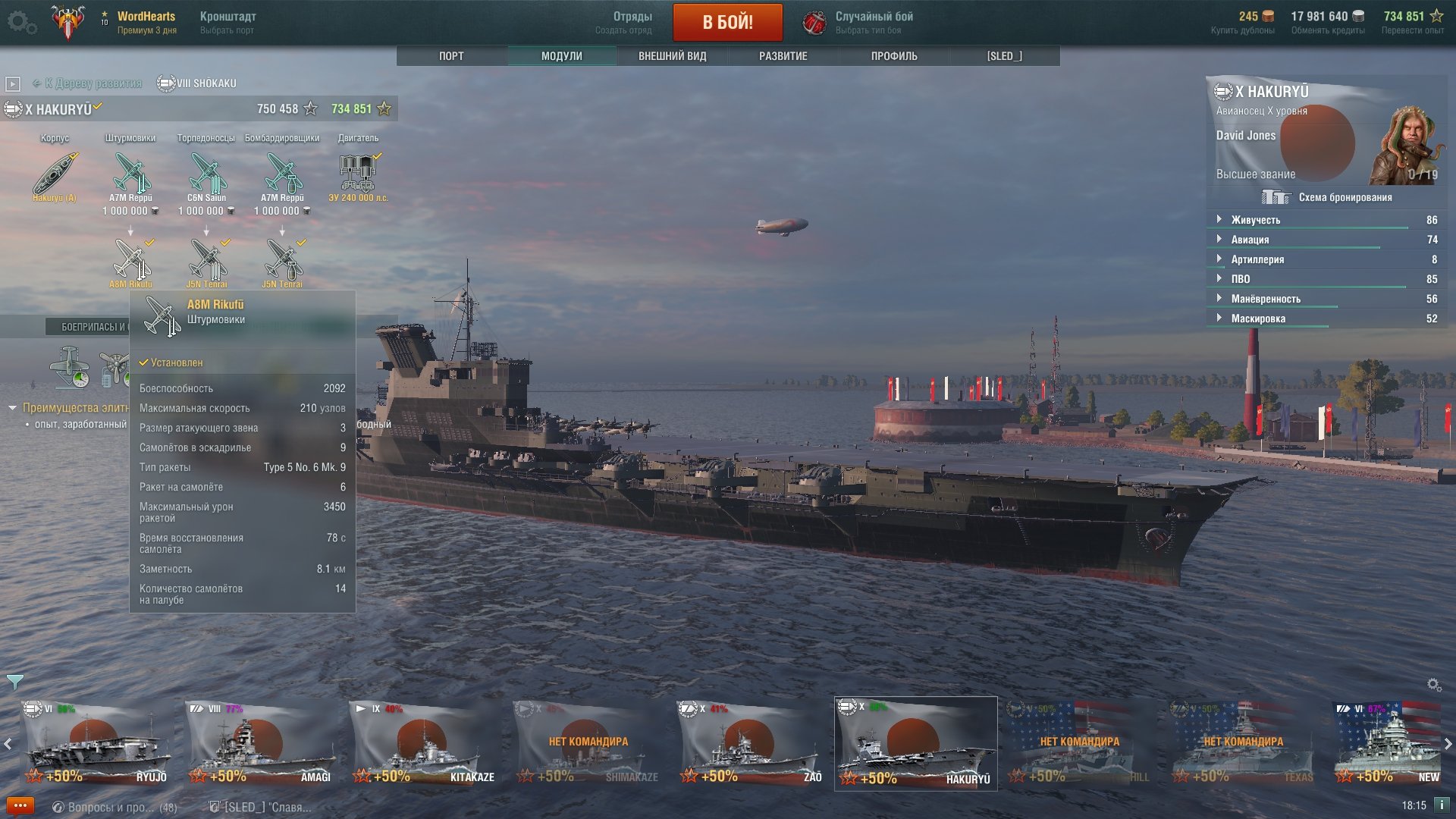
Task: Open the ВНЕШНИЙ ВИД tab
Action: [x=672, y=56]
